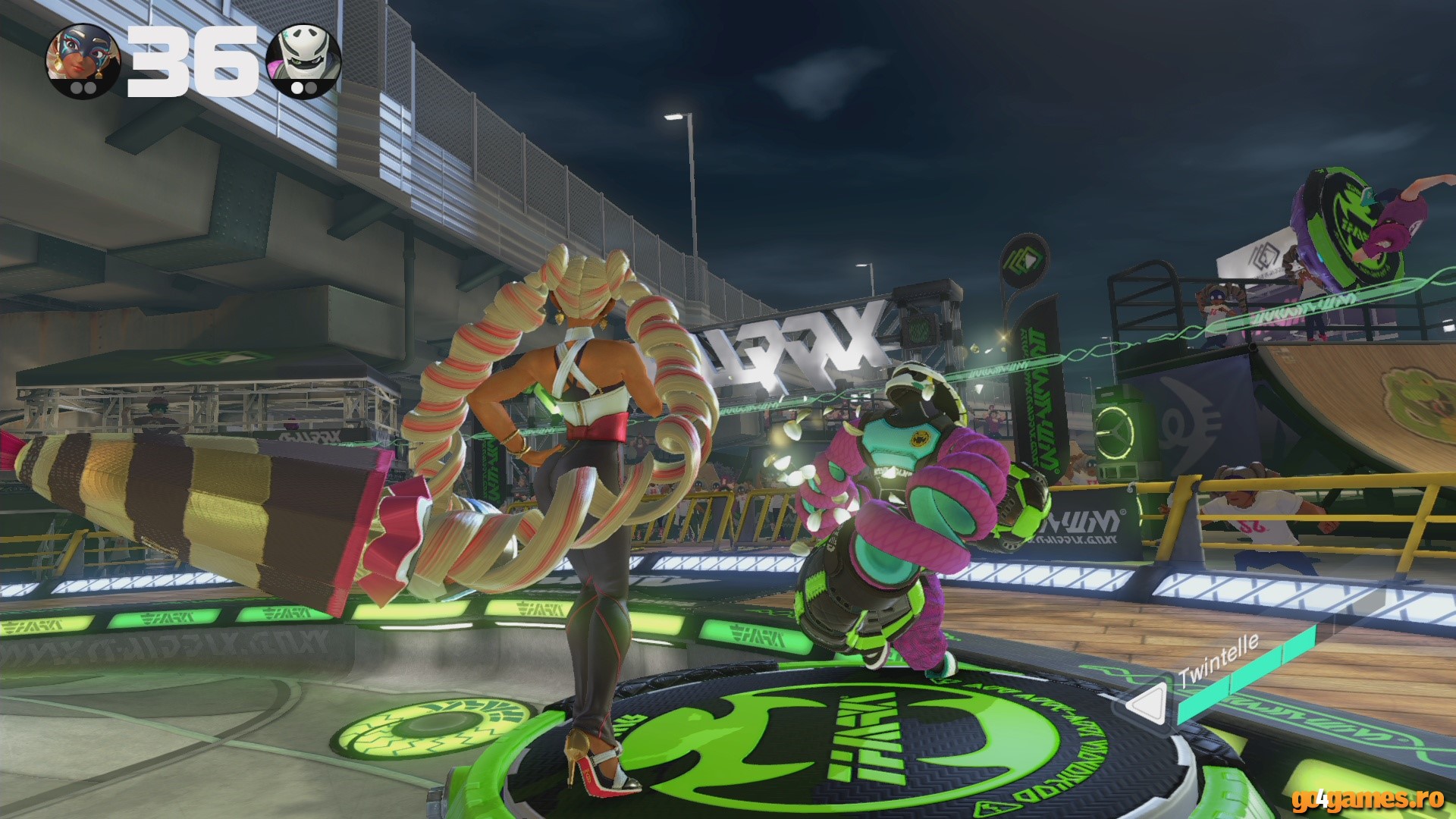Viewport: 1456px width, 819px height.
Task: Open the go4games.ro watermark link
Action: point(1368,799)
